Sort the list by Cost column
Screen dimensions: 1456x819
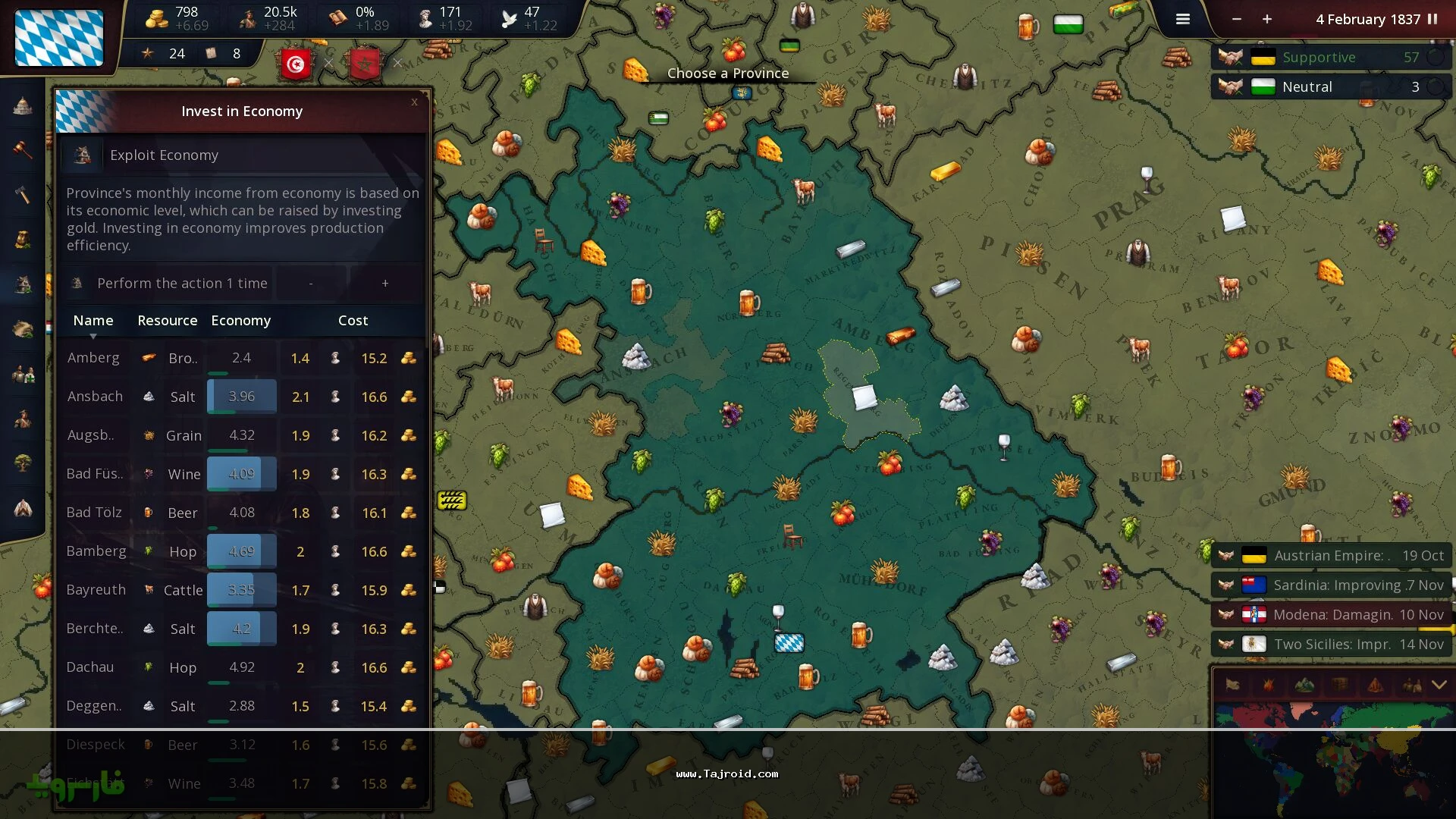[x=353, y=321]
